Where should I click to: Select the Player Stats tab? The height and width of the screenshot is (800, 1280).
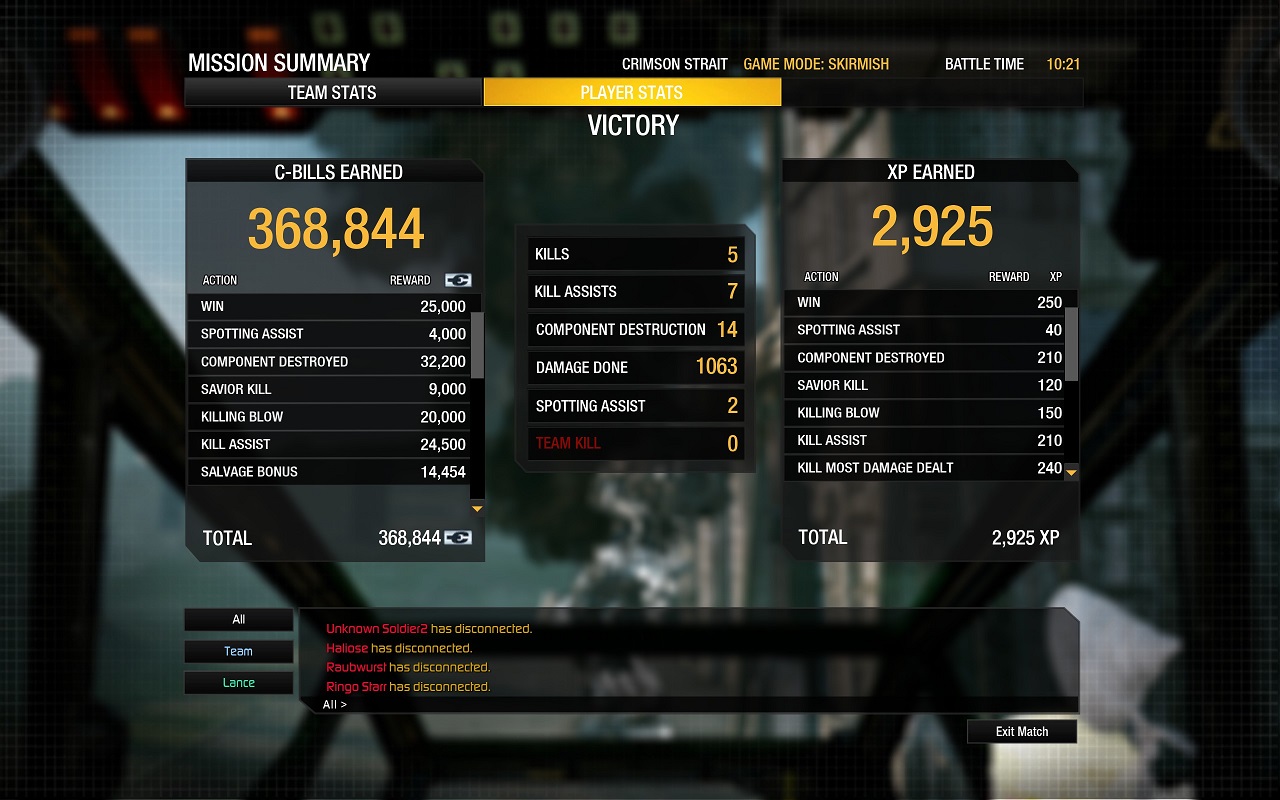631,93
